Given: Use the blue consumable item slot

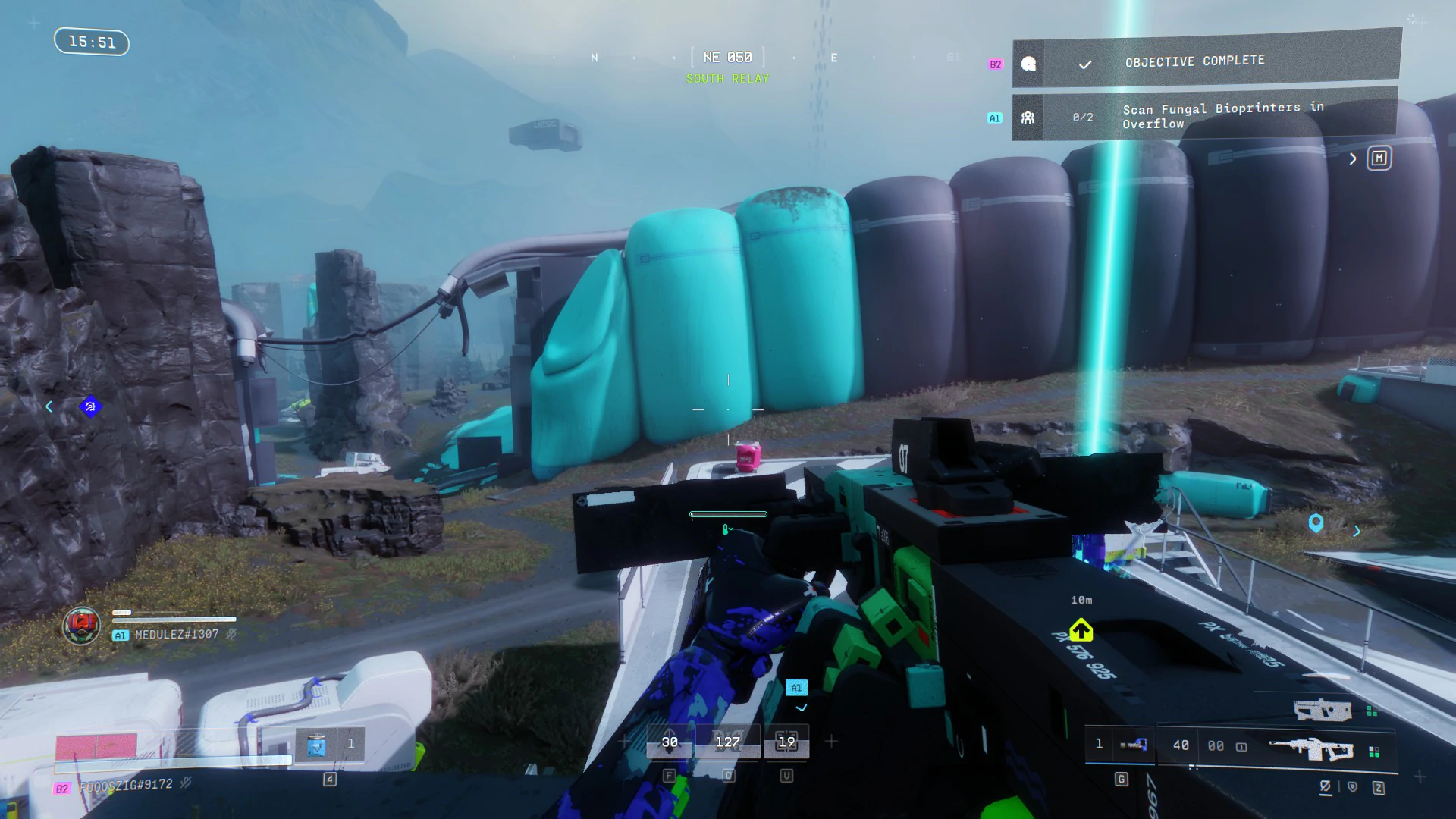Looking at the screenshot, I should pyautogui.click(x=316, y=745).
